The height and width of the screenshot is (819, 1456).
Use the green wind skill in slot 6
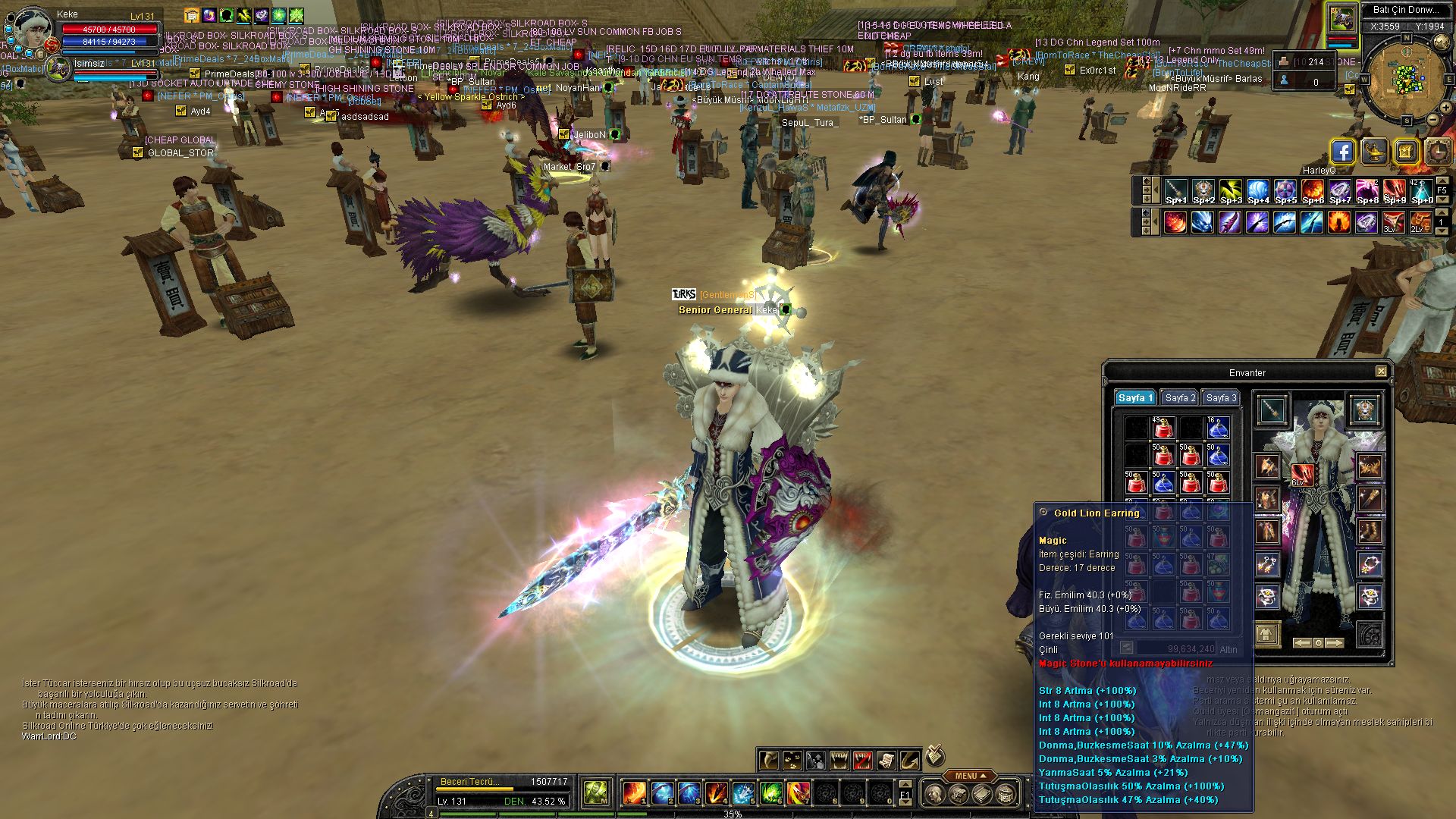770,793
